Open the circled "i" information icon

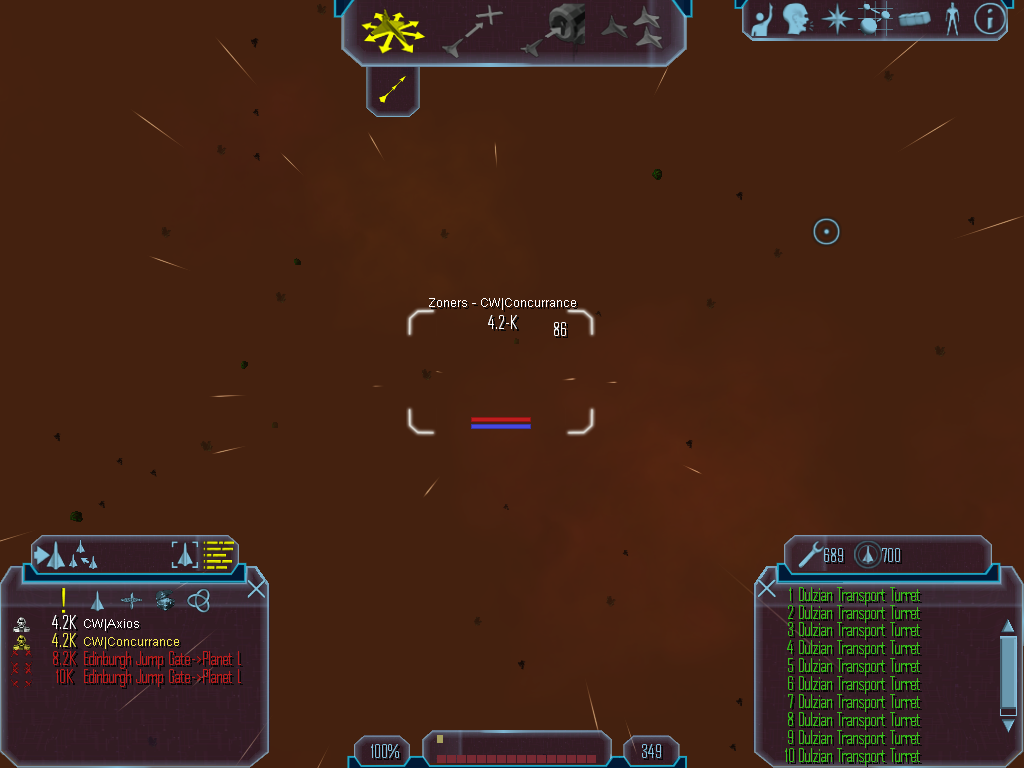click(x=989, y=19)
